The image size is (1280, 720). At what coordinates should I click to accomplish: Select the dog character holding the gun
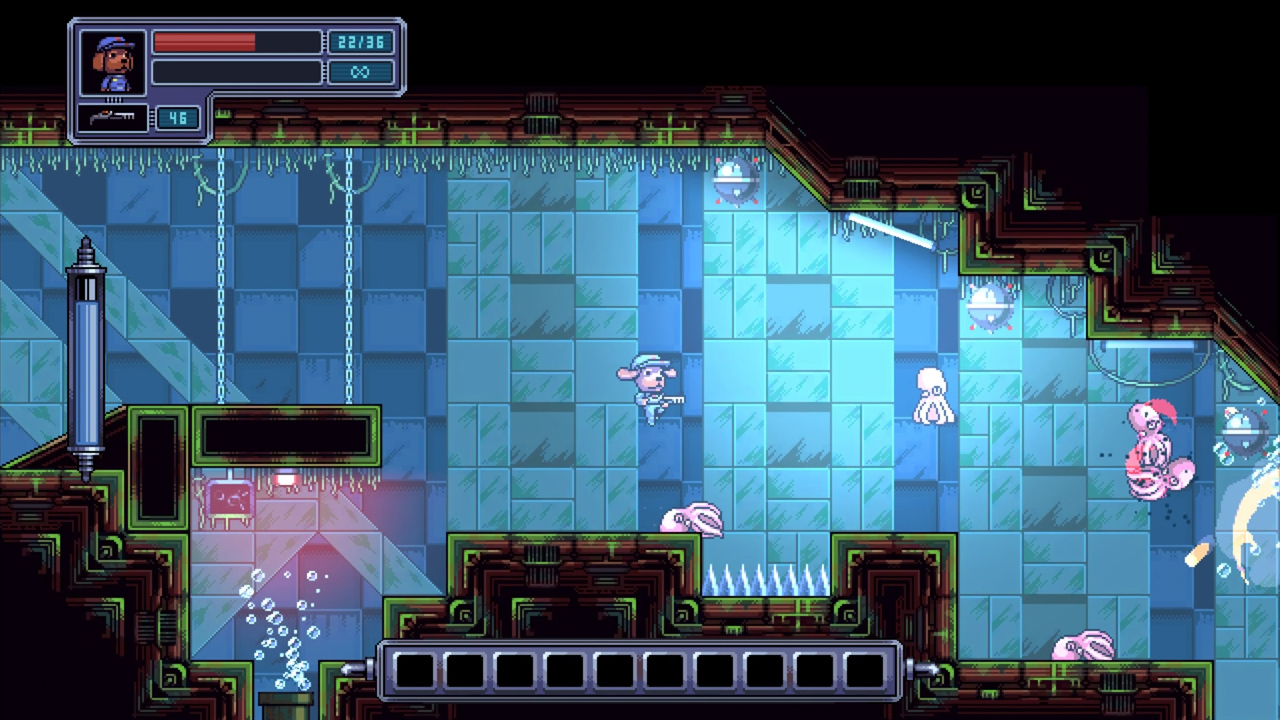coord(650,390)
